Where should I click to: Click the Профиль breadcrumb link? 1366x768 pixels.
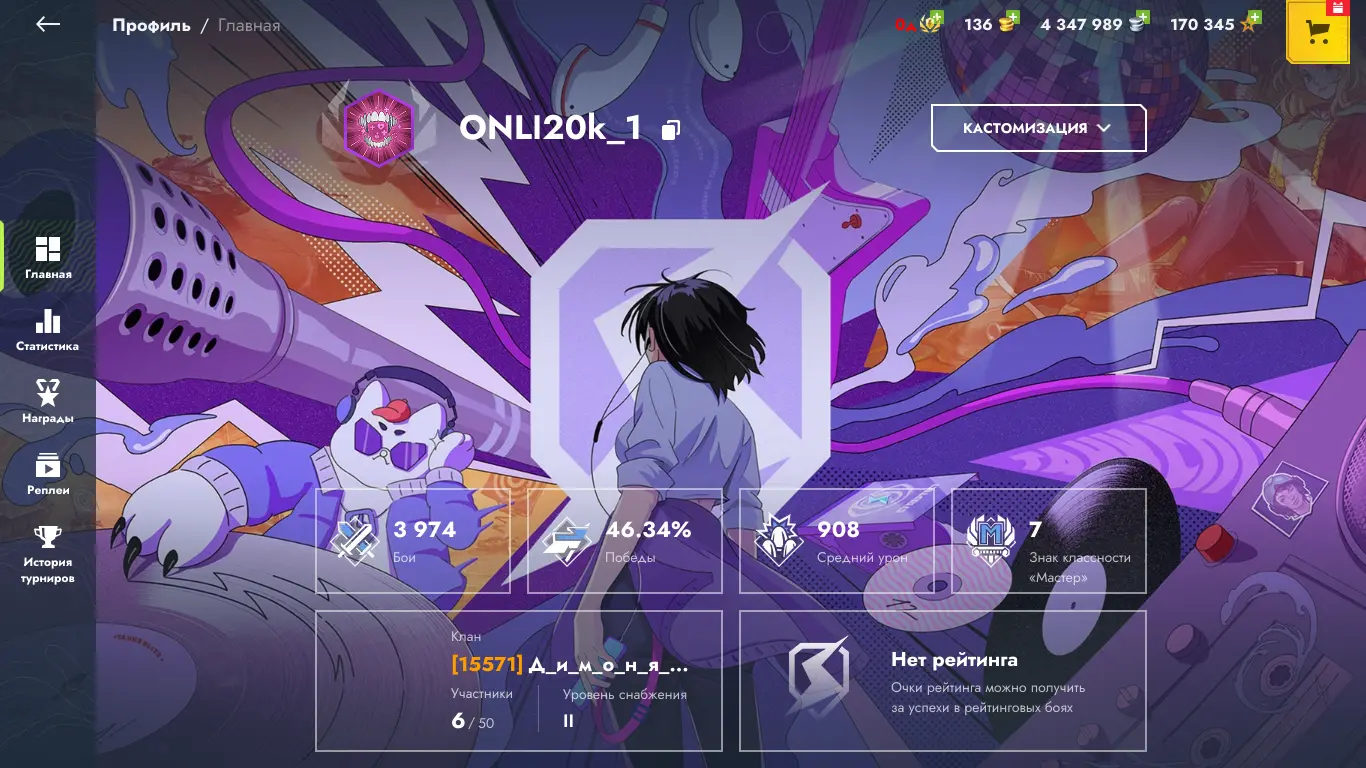pyautogui.click(x=151, y=26)
